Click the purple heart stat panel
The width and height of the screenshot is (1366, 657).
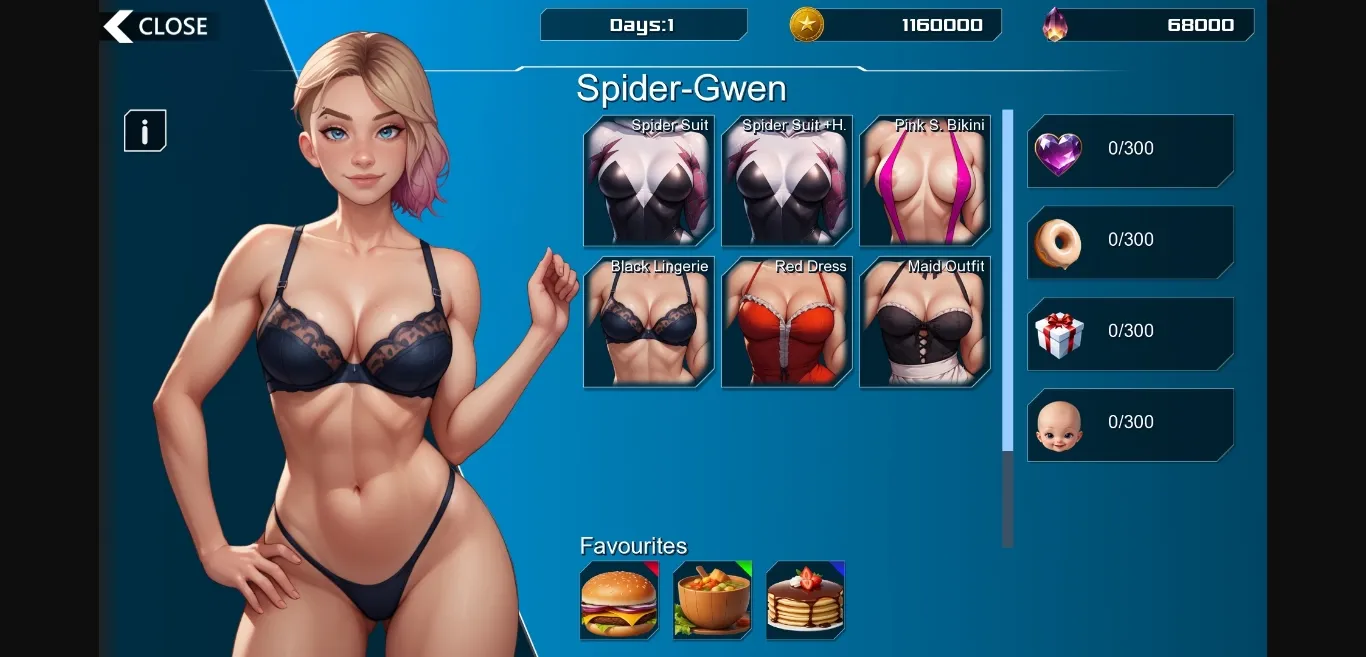[x=1130, y=151]
